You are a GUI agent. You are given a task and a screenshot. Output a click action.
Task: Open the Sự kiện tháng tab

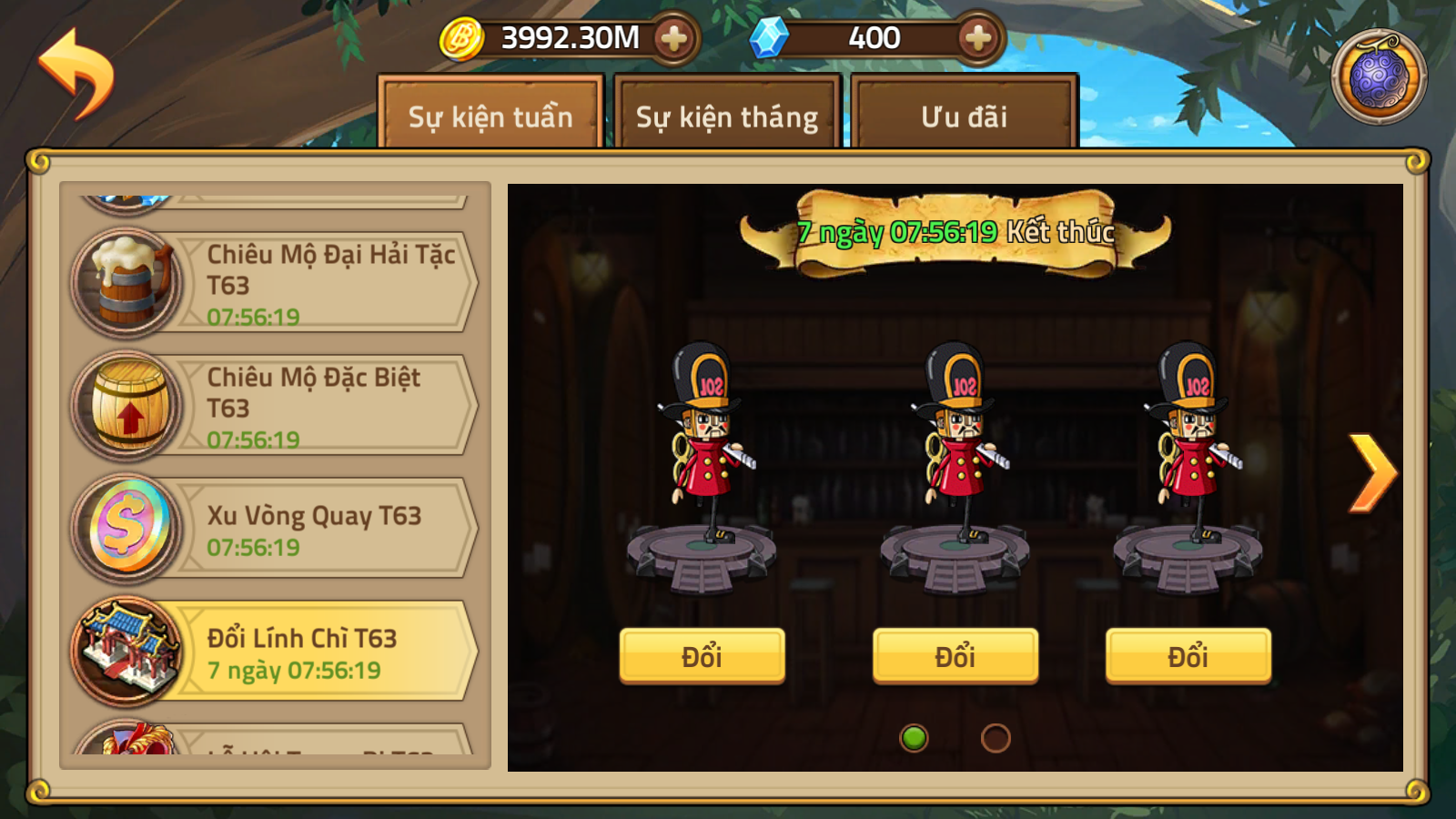726,116
